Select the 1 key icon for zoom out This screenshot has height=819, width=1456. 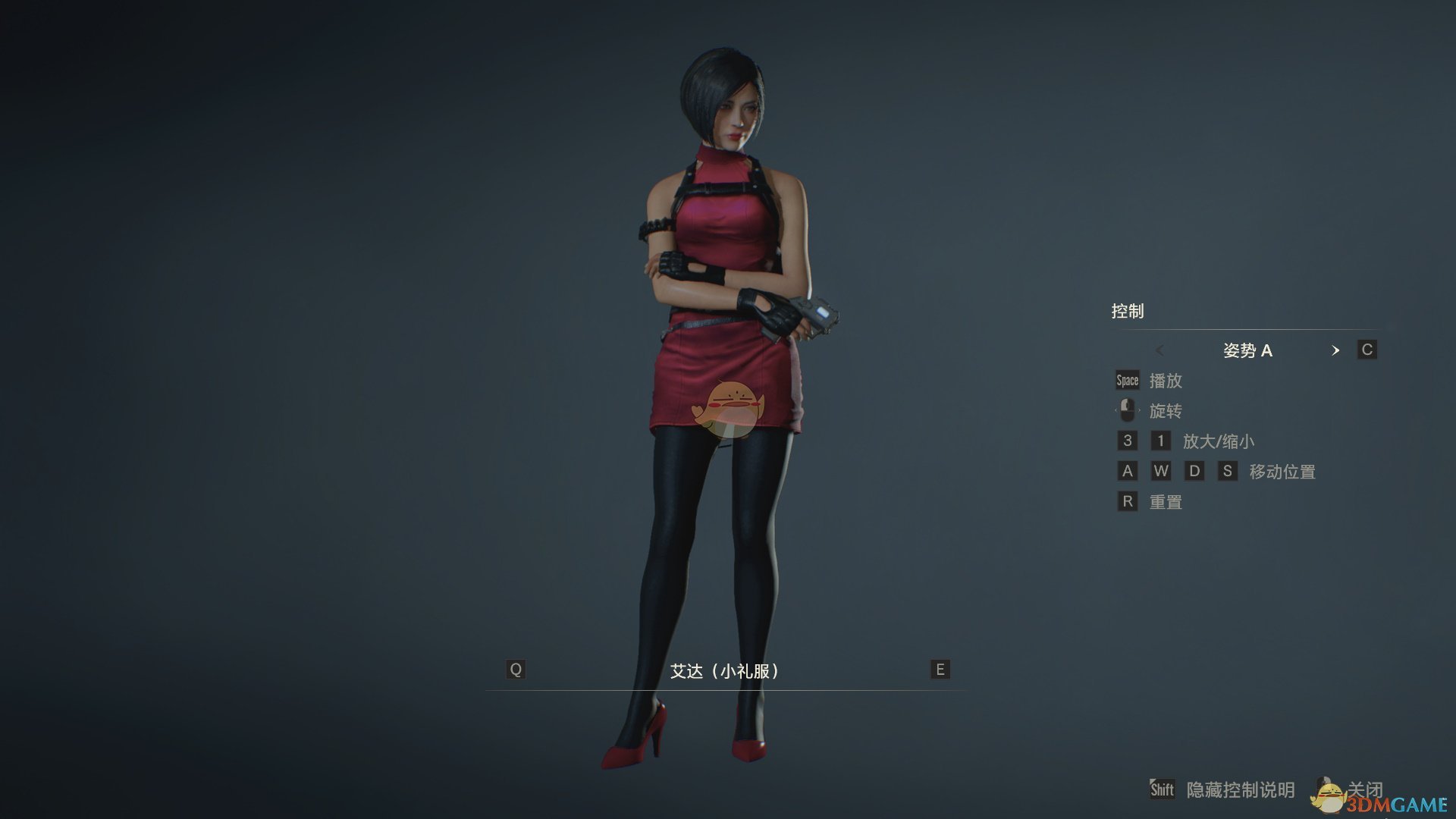pyautogui.click(x=1161, y=441)
